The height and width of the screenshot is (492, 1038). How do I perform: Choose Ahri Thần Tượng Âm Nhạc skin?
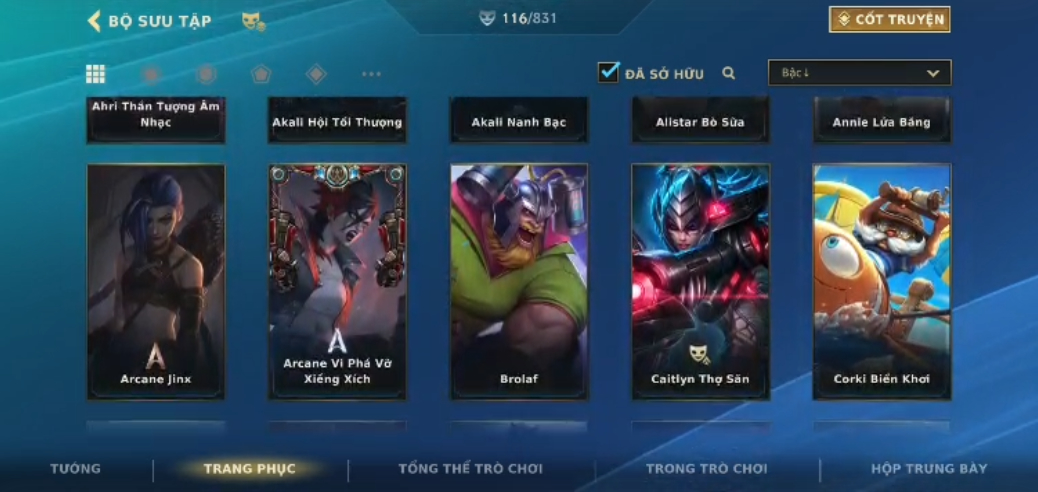click(156, 120)
